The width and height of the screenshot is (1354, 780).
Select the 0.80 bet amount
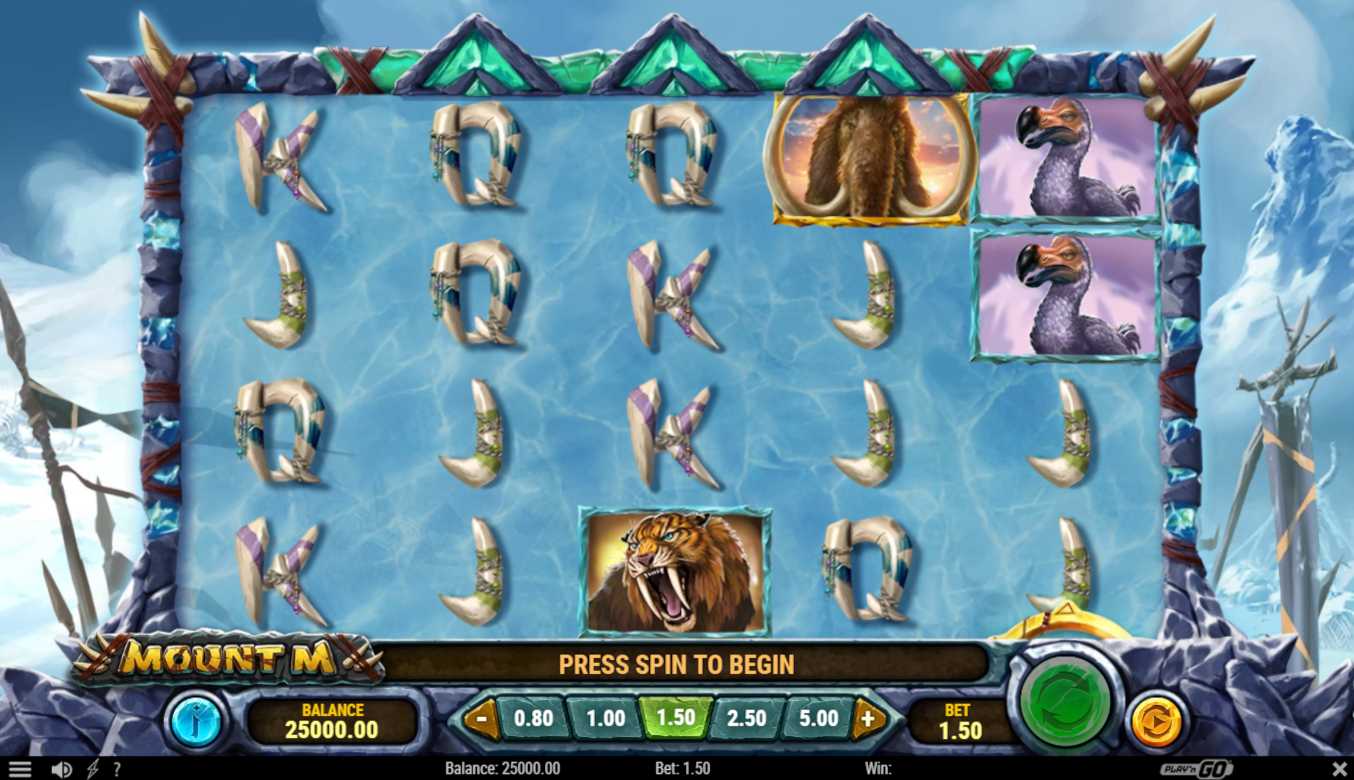click(533, 718)
